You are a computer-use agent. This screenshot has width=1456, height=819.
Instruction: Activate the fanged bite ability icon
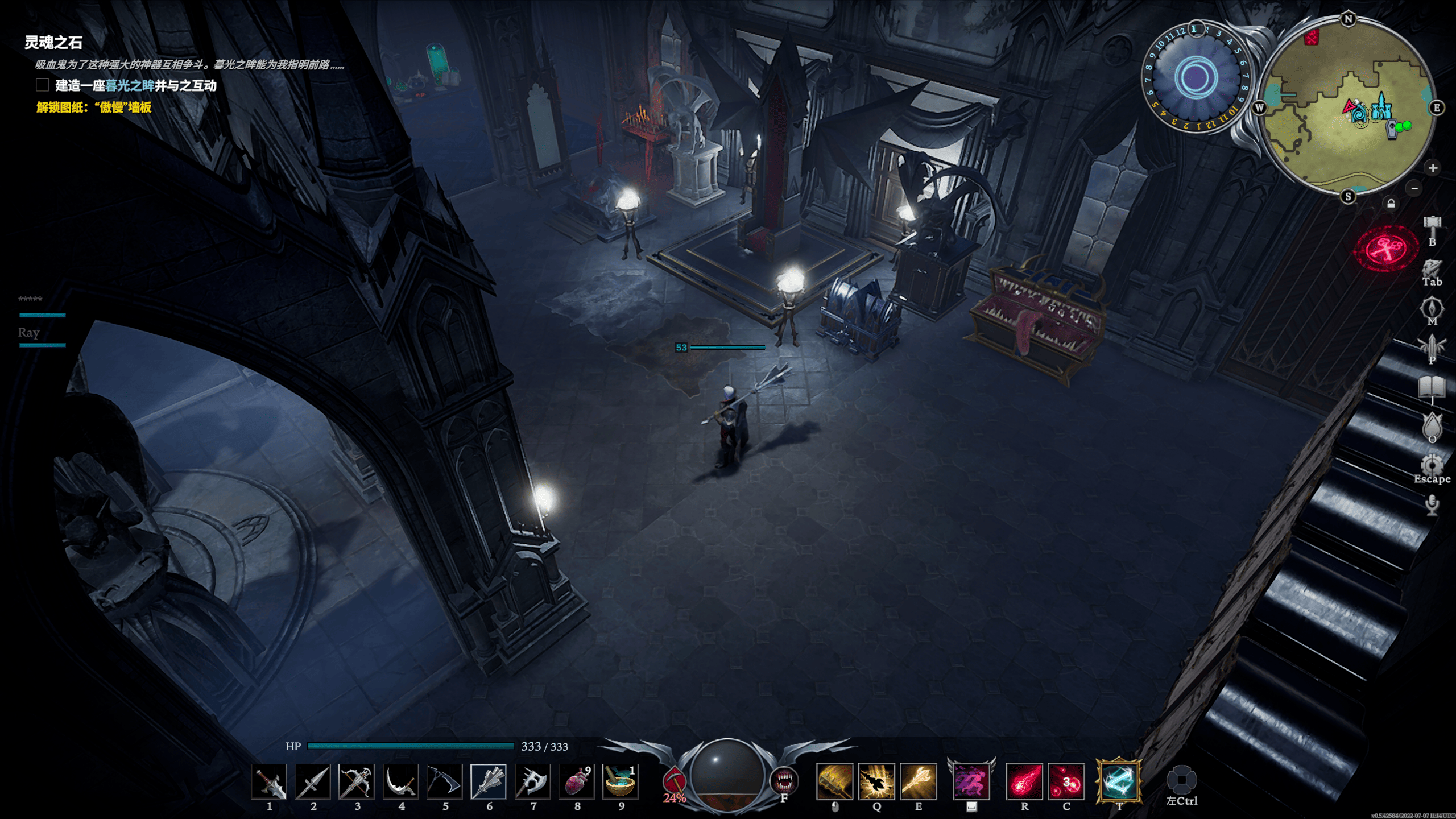[784, 780]
